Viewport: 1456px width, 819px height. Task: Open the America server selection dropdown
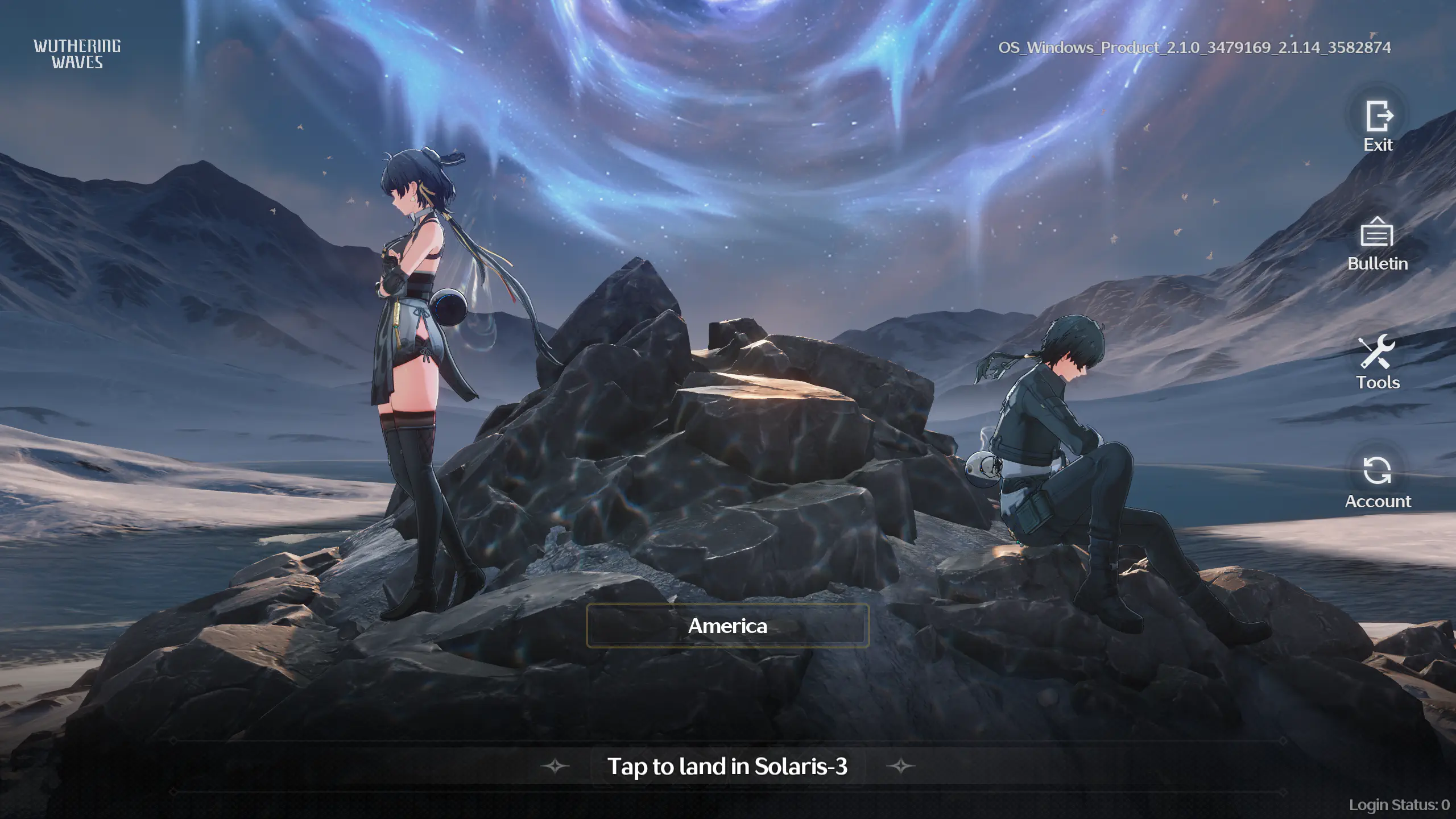click(727, 626)
